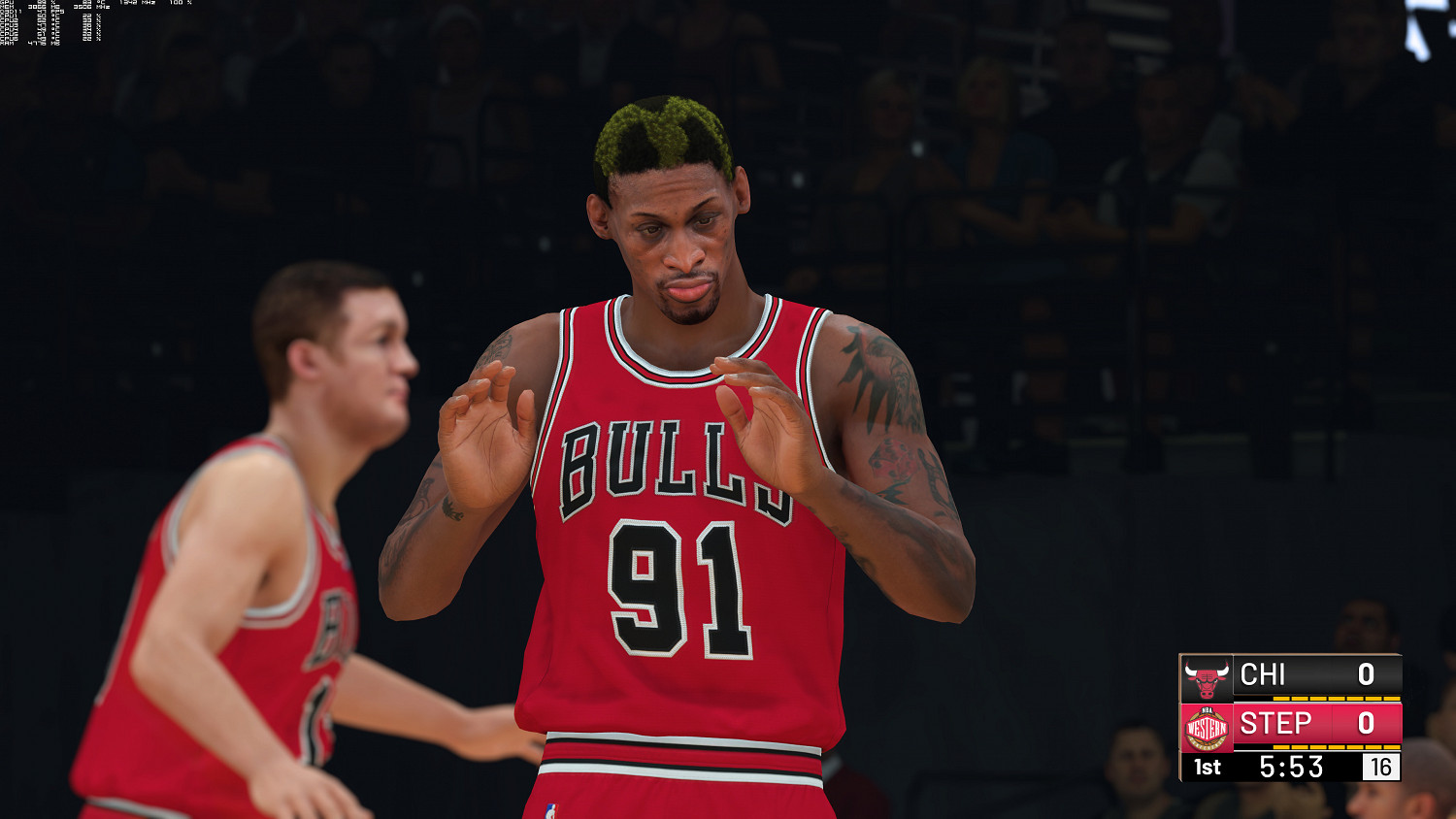The image size is (1456, 819).
Task: Select the CHI team label
Action: click(1262, 674)
